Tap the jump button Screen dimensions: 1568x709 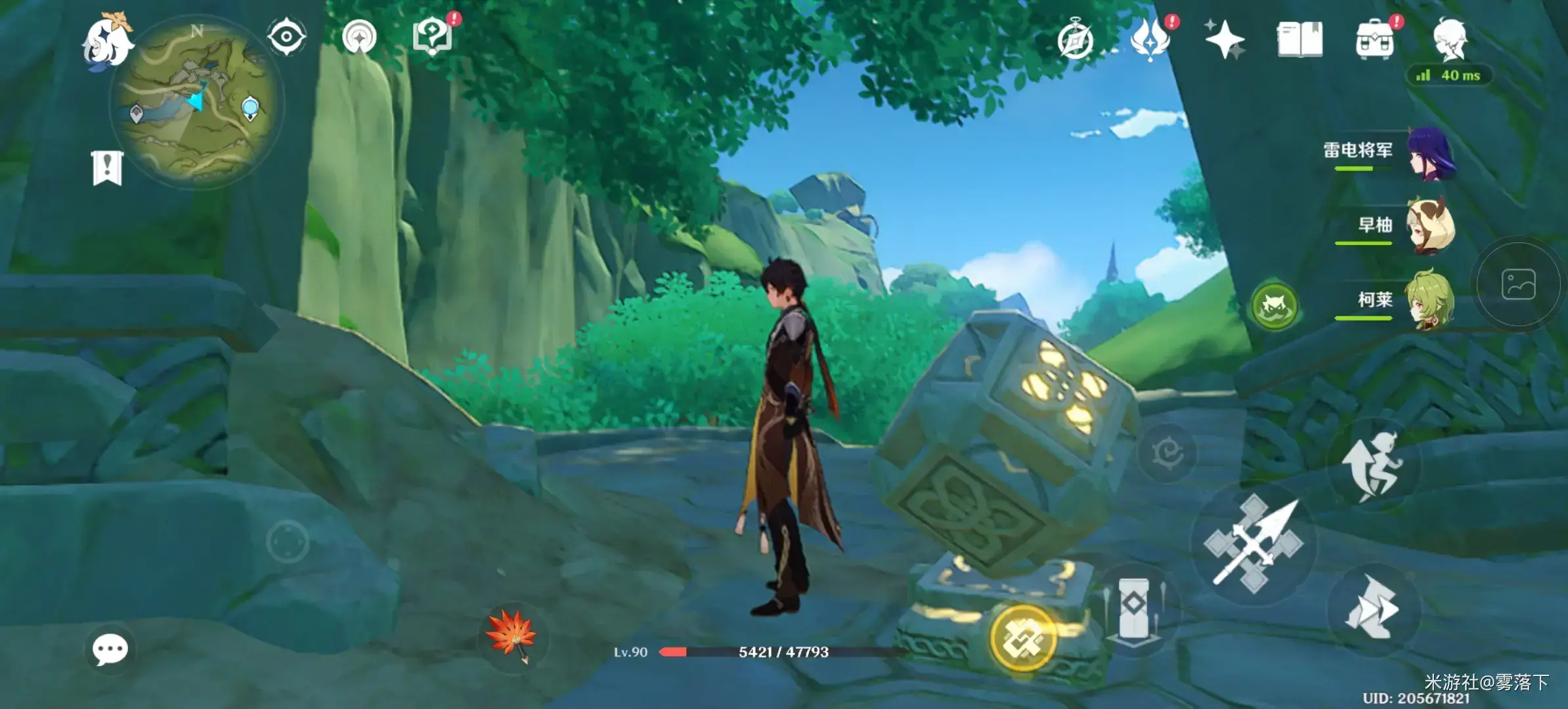[x=1374, y=465]
